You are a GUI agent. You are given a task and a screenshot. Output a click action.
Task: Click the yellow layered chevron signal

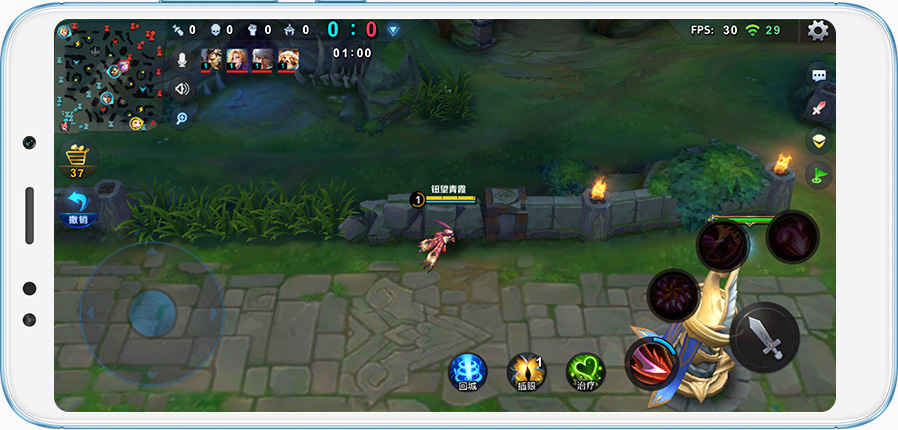(x=819, y=141)
